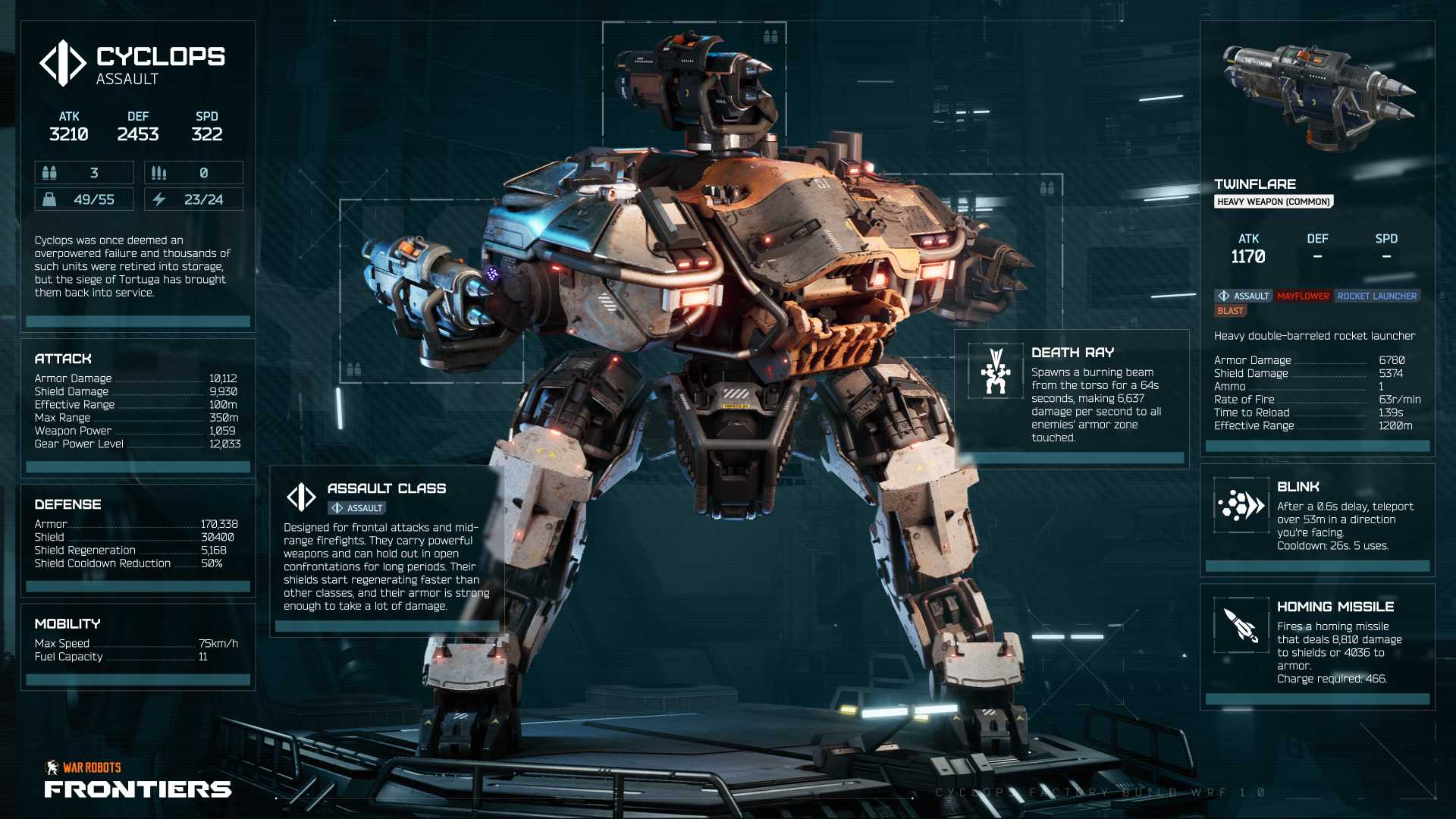Screen dimensions: 1456x819
Task: Click the Assault tag under Twinflare
Action: coord(1243,296)
